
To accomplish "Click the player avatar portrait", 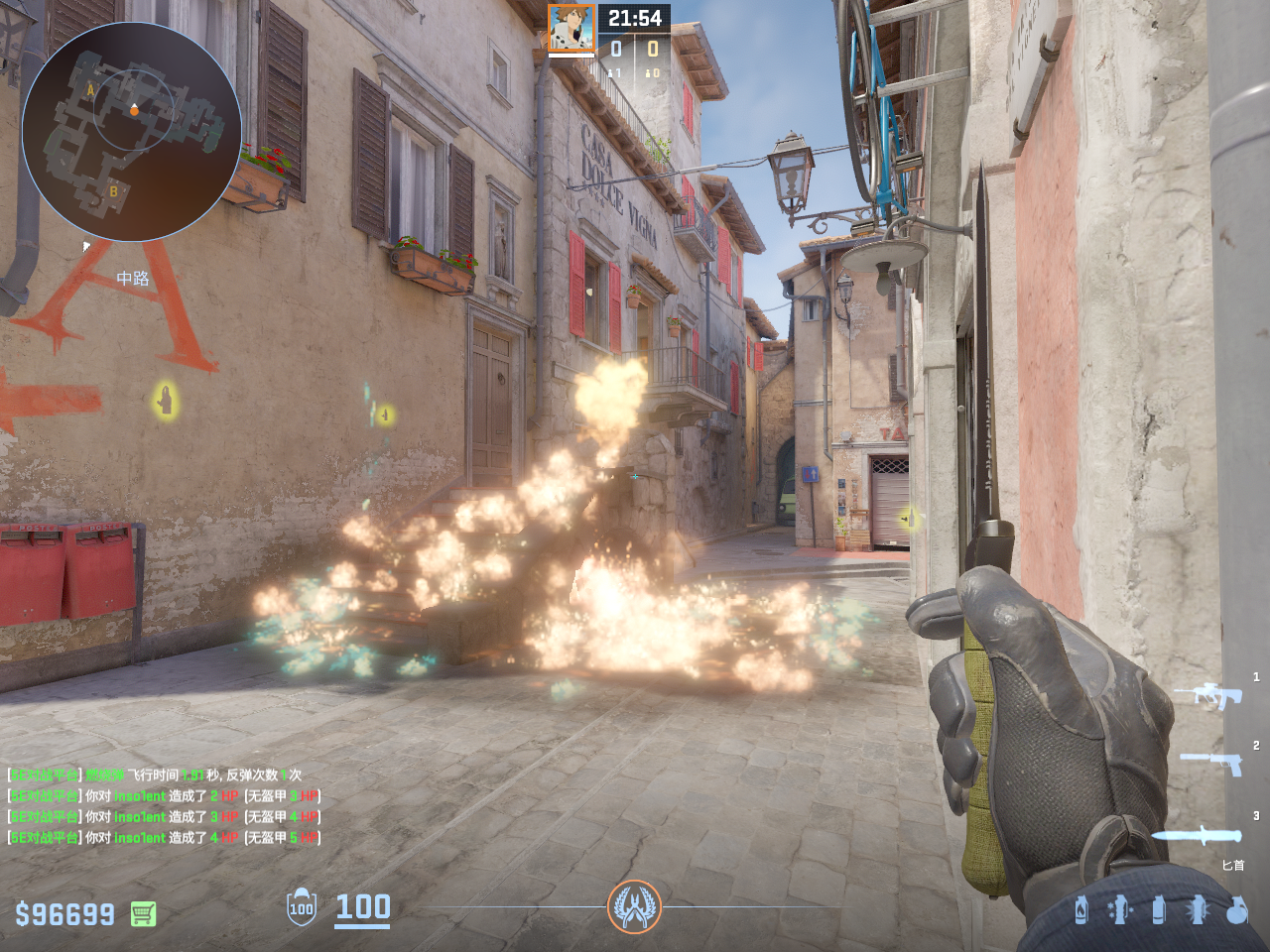I will pyautogui.click(x=571, y=29).
